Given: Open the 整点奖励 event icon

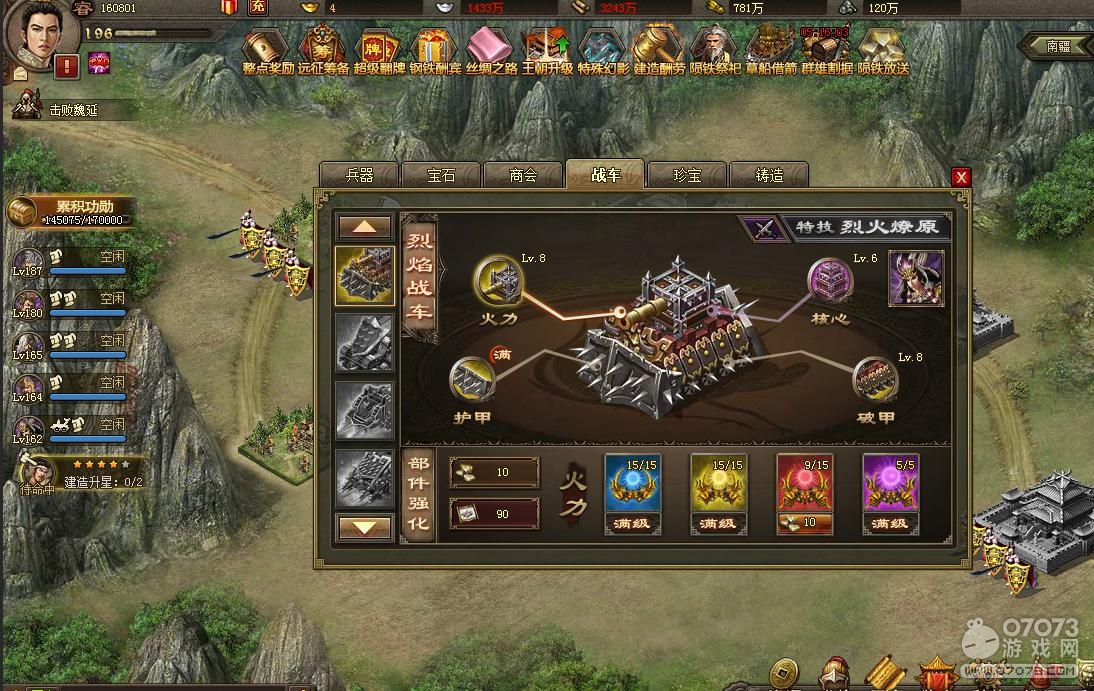Looking at the screenshot, I should 267,48.
